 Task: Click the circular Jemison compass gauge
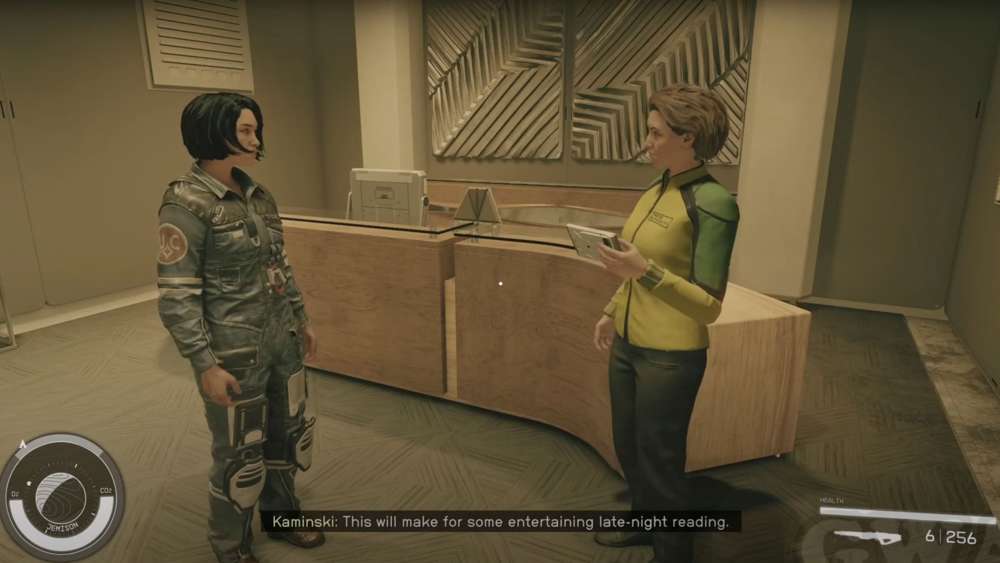tap(61, 496)
